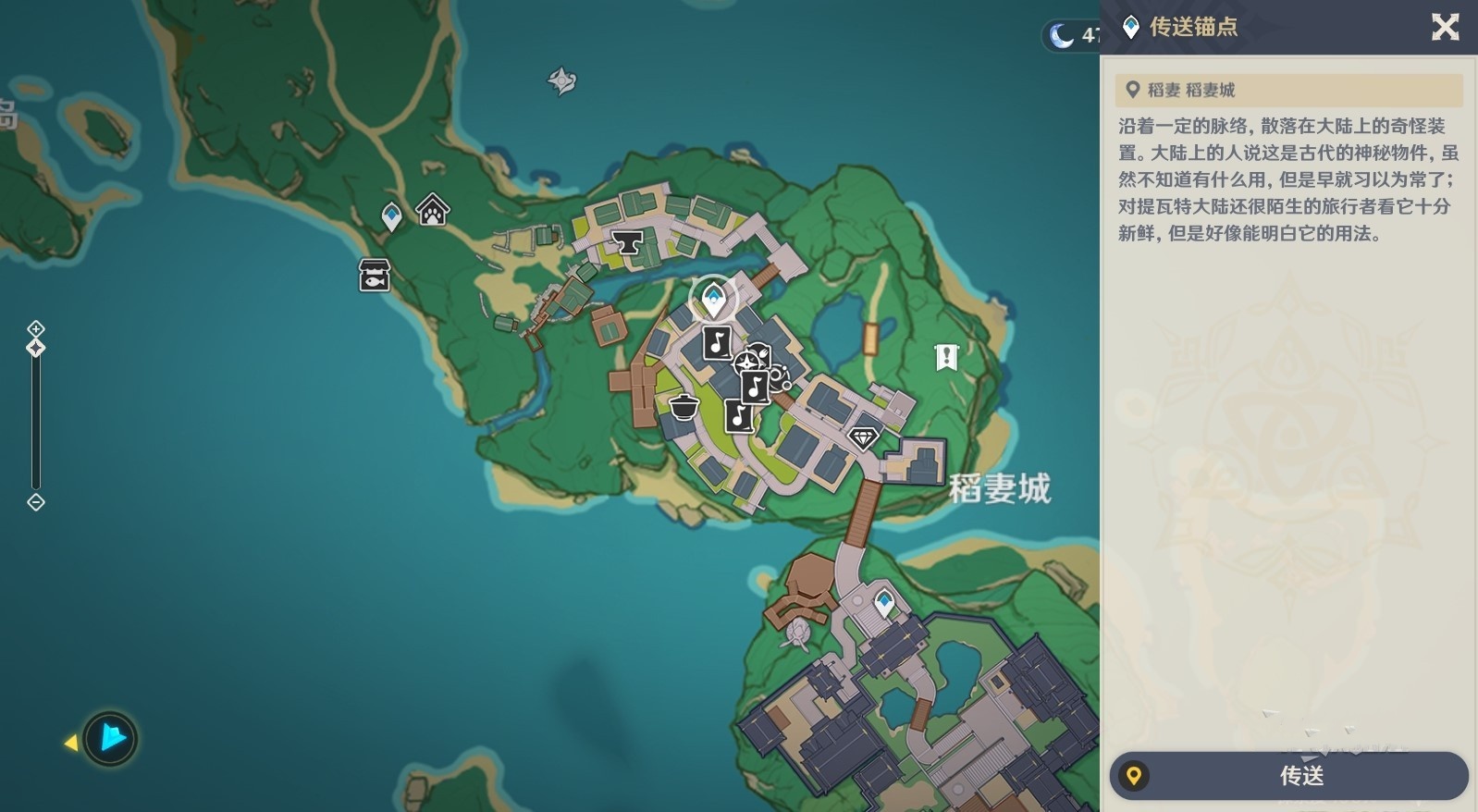1478x812 pixels.
Task: Close the 传送锚点 panel
Action: [x=1445, y=28]
